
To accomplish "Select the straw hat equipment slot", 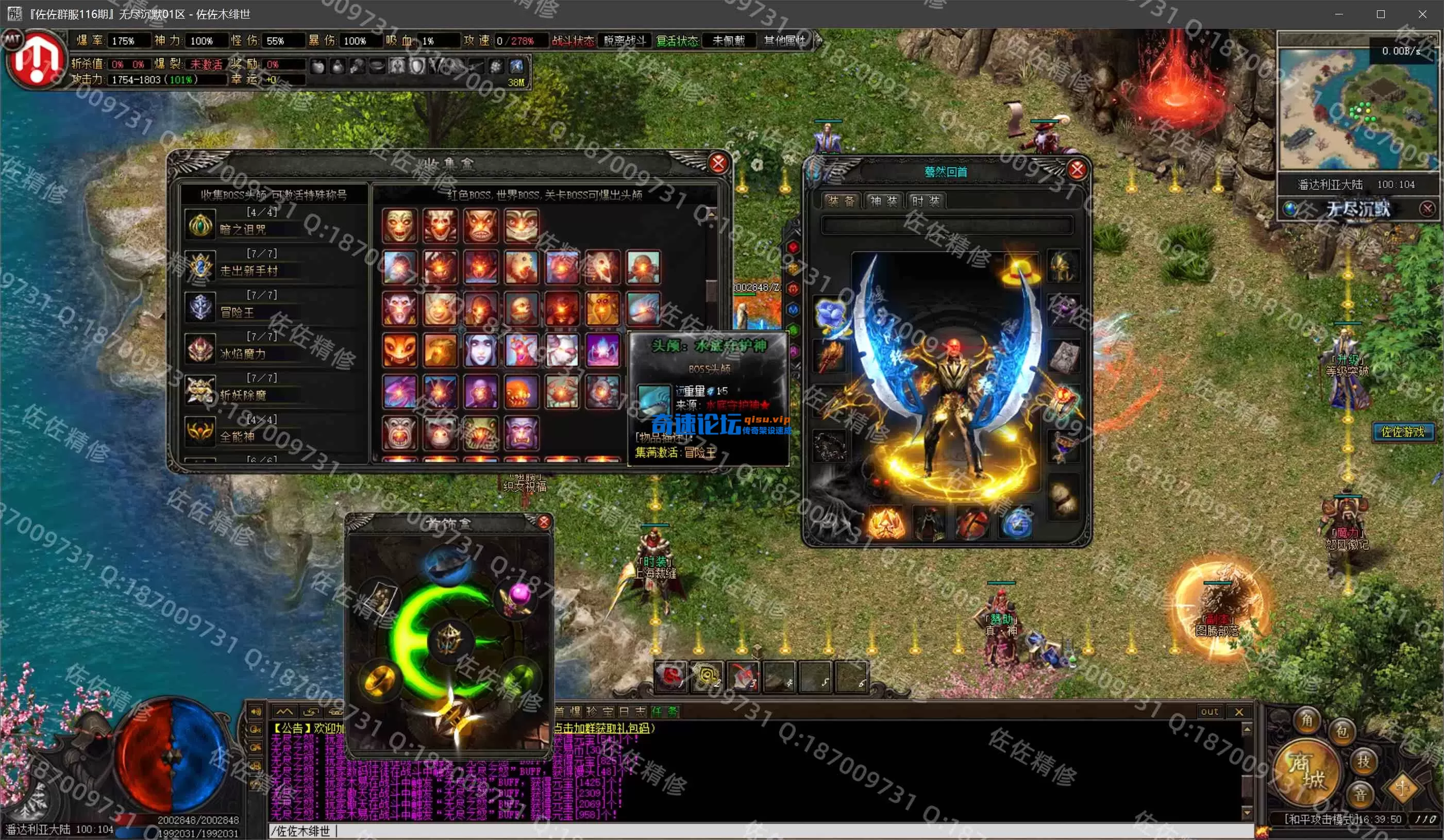I will coord(1020,270).
